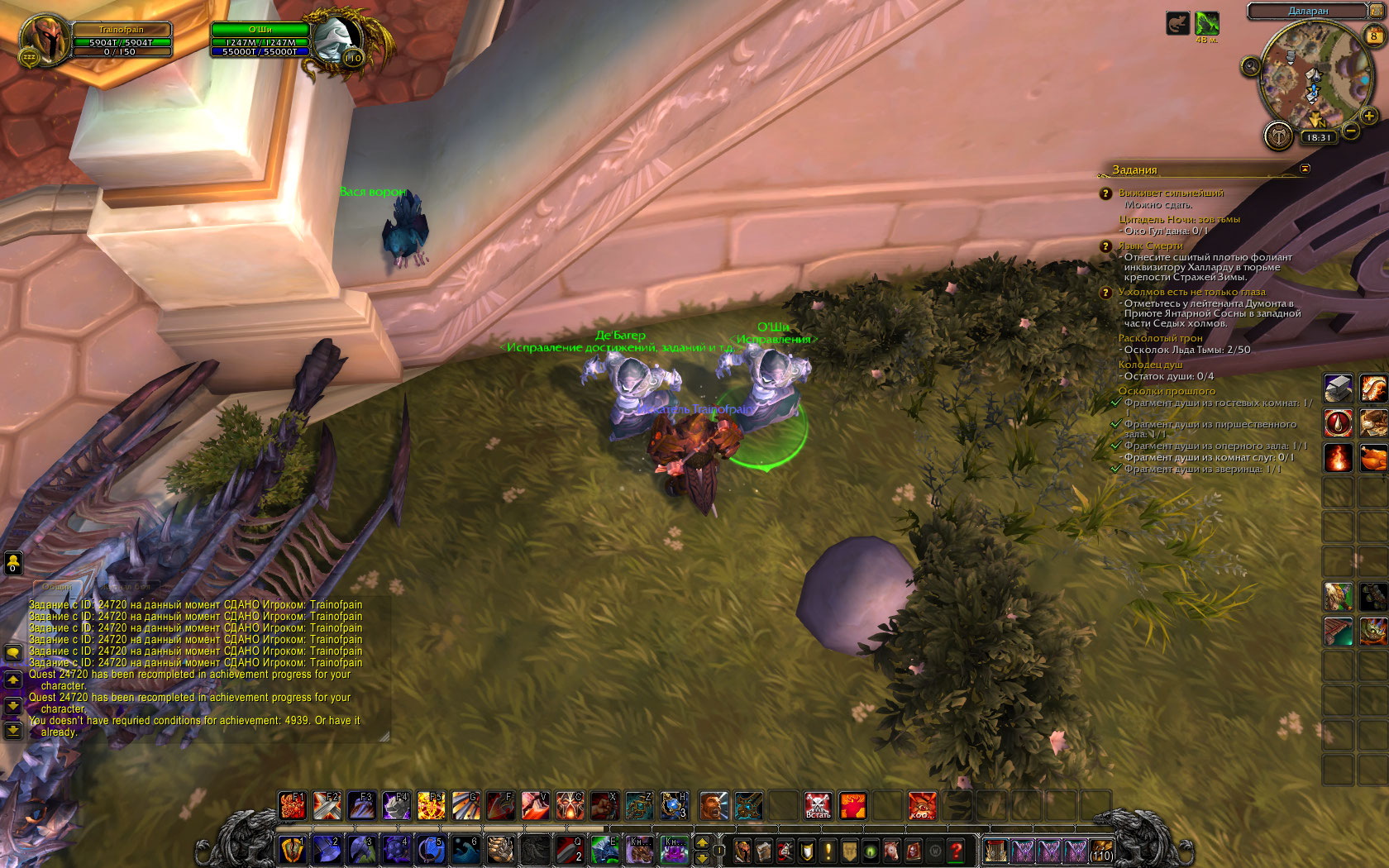Image resolution: width=1389 pixels, height=868 pixels.
Task: Click the minimap tracking magnifier button
Action: pos(1251,66)
